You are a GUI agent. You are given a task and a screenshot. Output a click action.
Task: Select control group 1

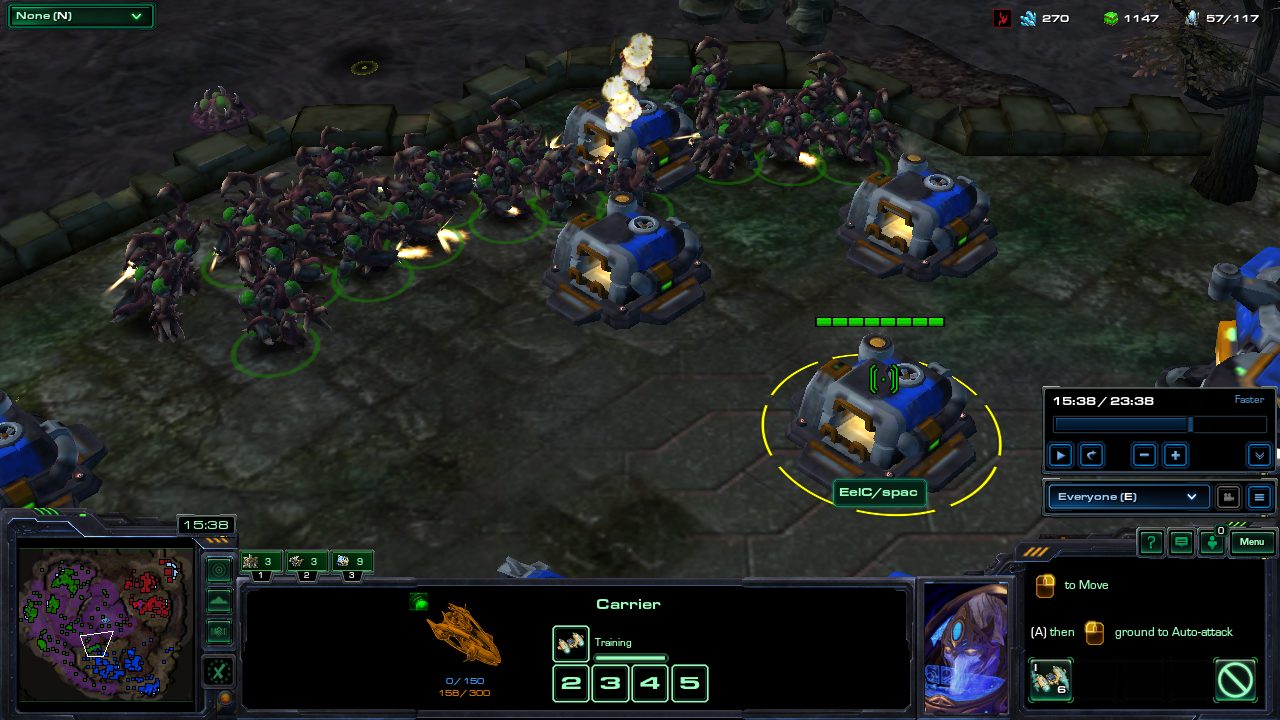coord(262,563)
